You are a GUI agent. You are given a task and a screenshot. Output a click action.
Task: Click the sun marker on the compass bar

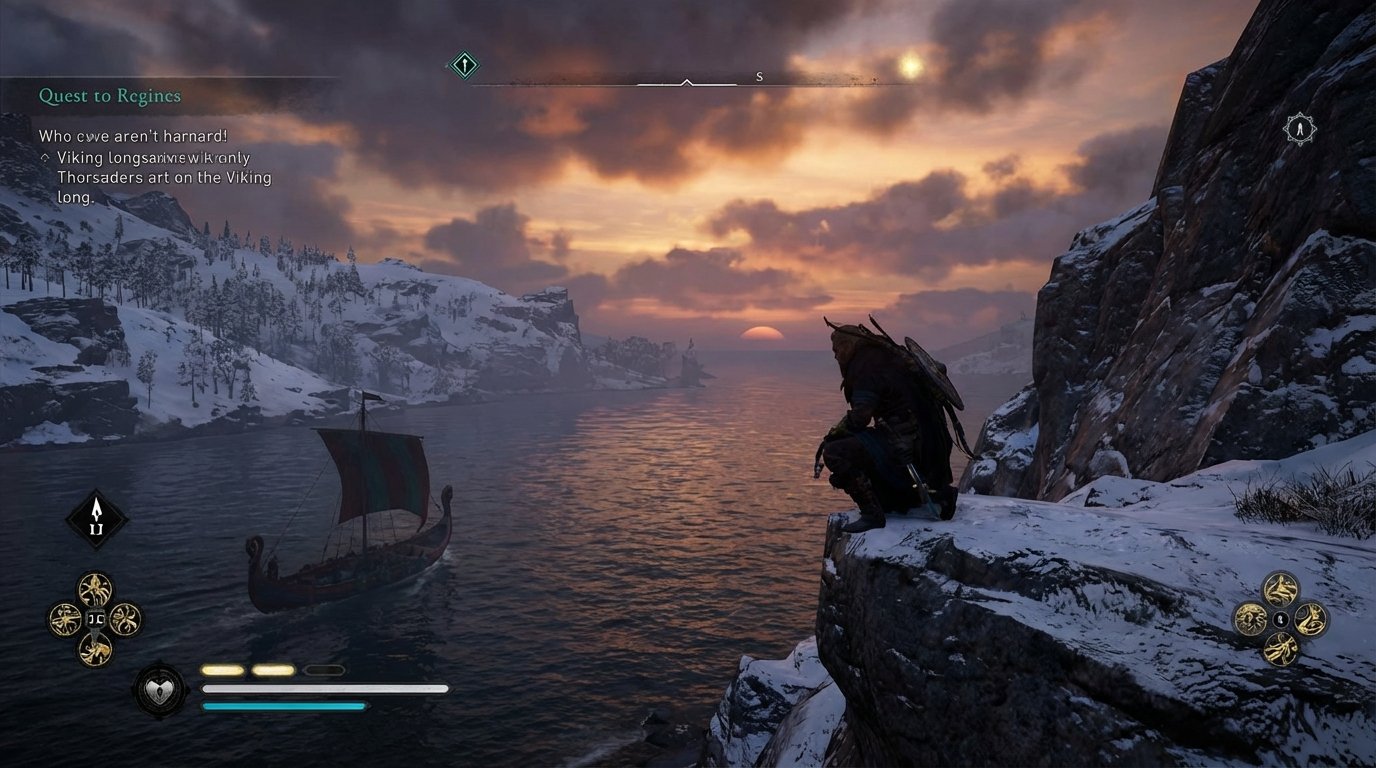pyautogui.click(x=911, y=64)
